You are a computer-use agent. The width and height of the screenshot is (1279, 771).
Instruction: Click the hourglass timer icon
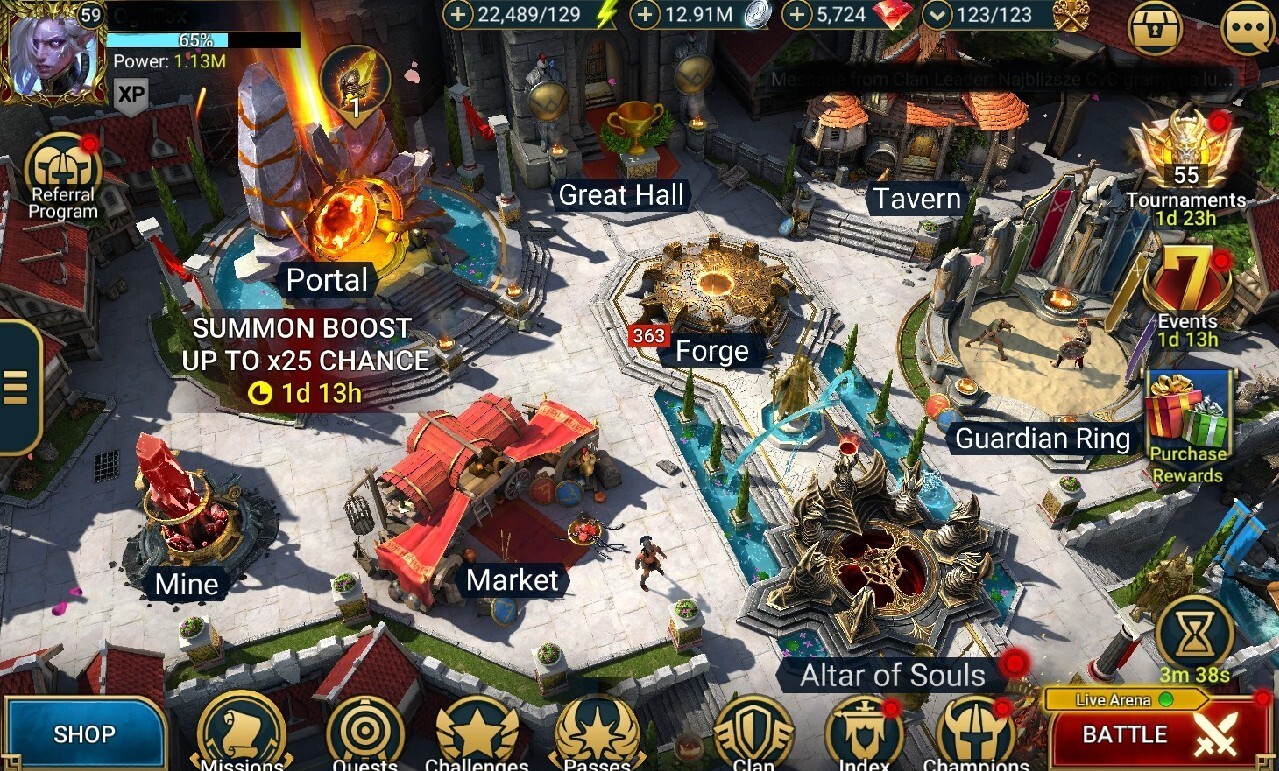tap(1194, 633)
